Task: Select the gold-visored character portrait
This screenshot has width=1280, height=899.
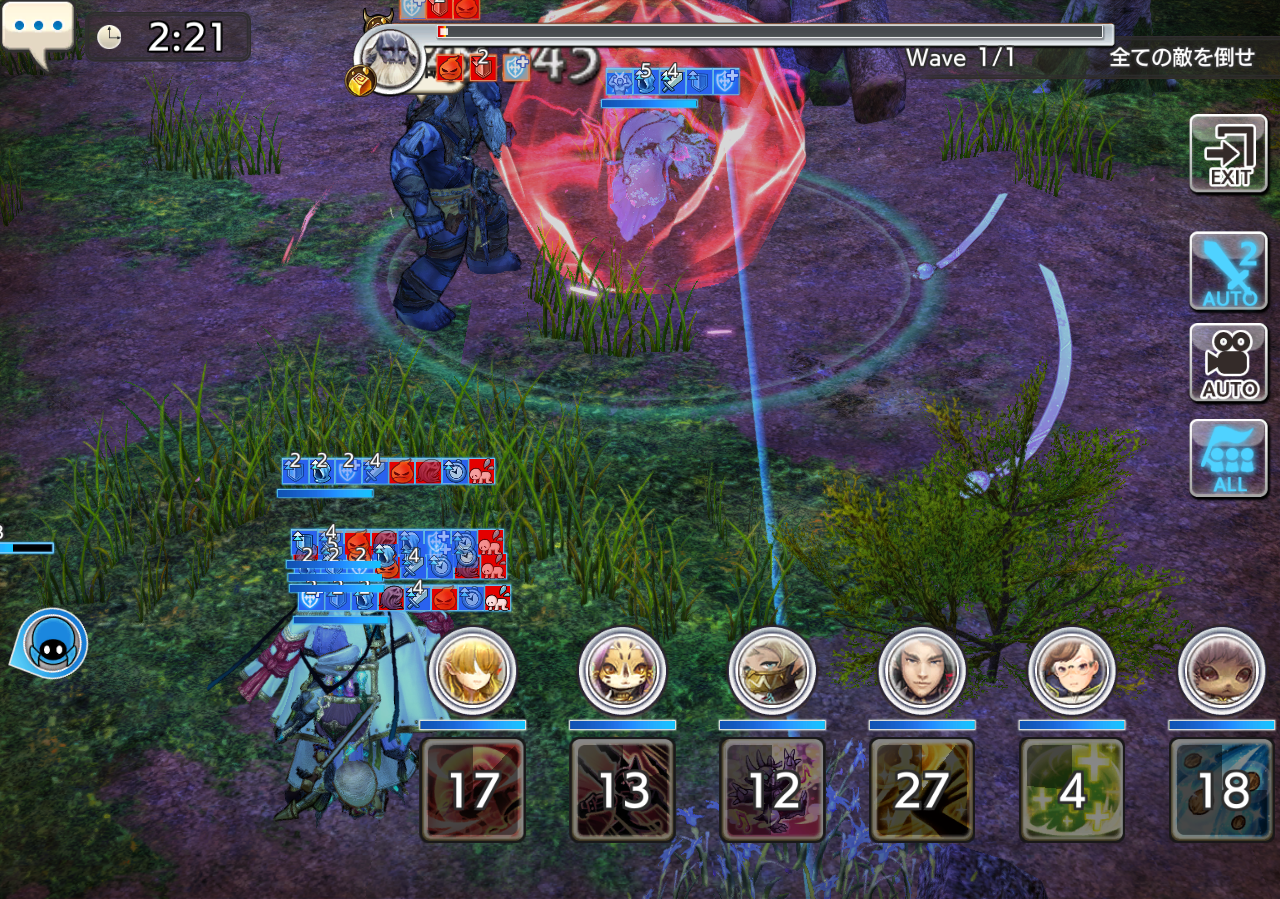Action: click(772, 671)
